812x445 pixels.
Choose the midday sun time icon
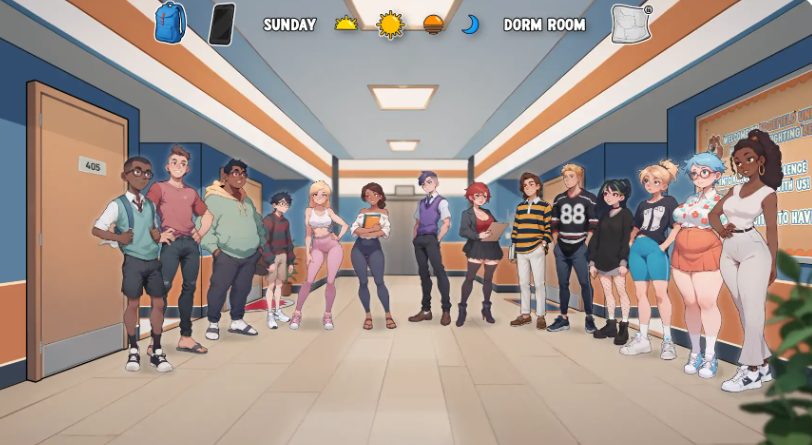tap(389, 24)
